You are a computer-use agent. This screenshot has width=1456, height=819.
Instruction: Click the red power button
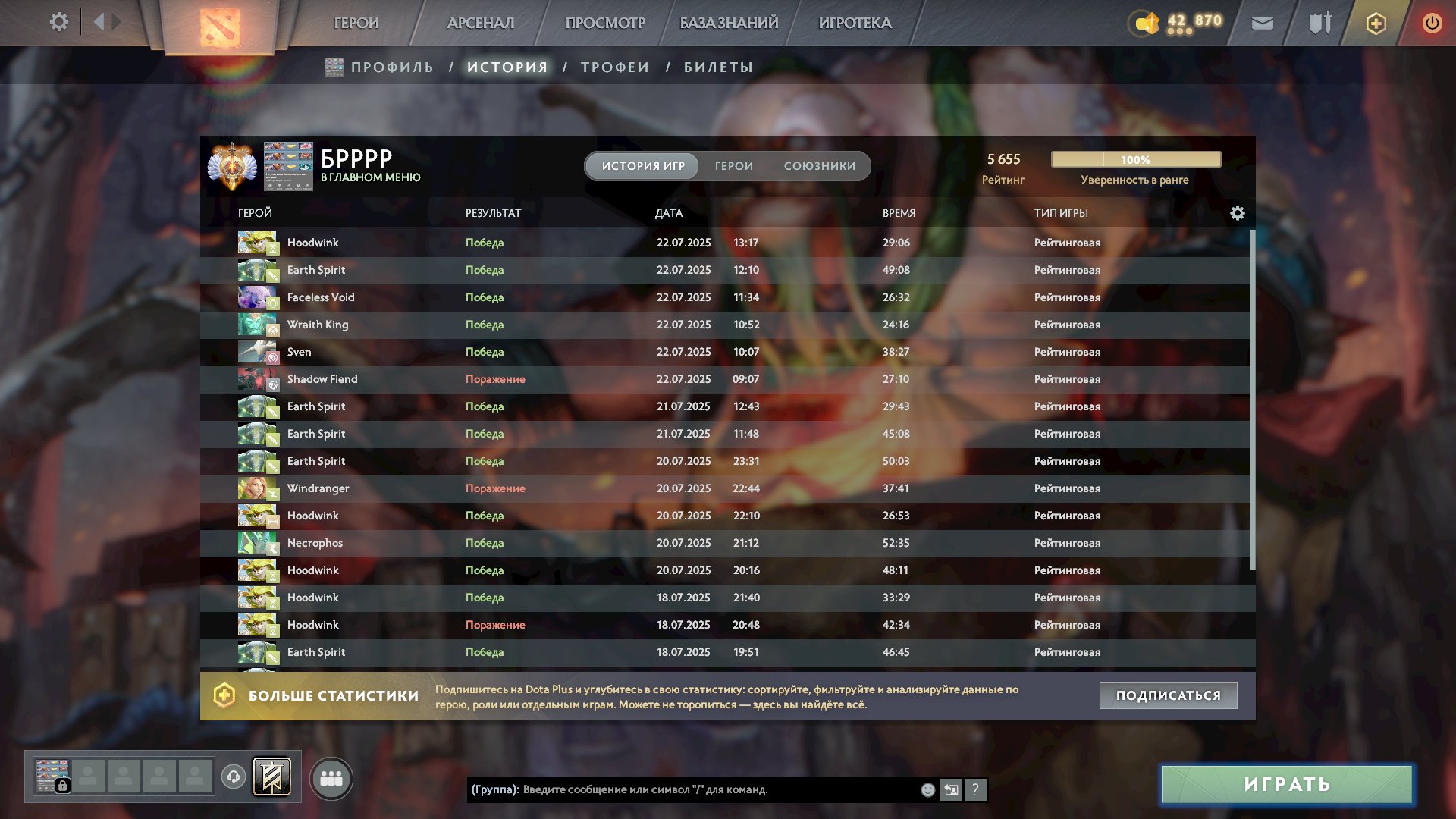click(x=1432, y=23)
